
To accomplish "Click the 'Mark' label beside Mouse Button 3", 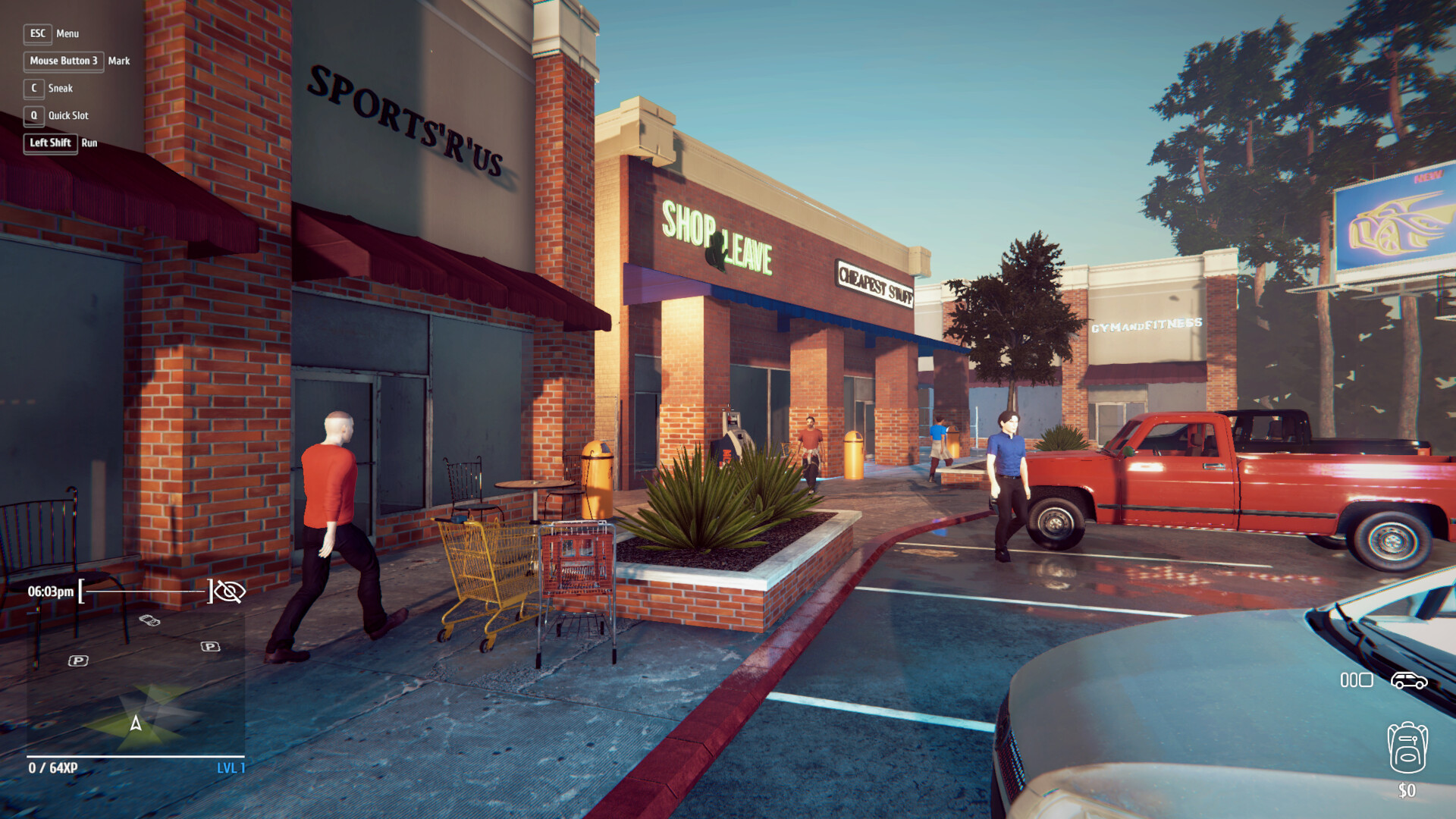I will click(x=120, y=61).
